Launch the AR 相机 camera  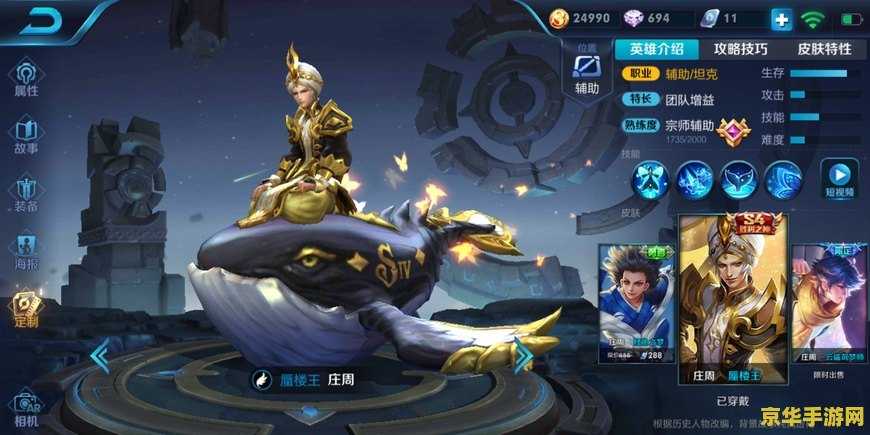click(x=26, y=406)
